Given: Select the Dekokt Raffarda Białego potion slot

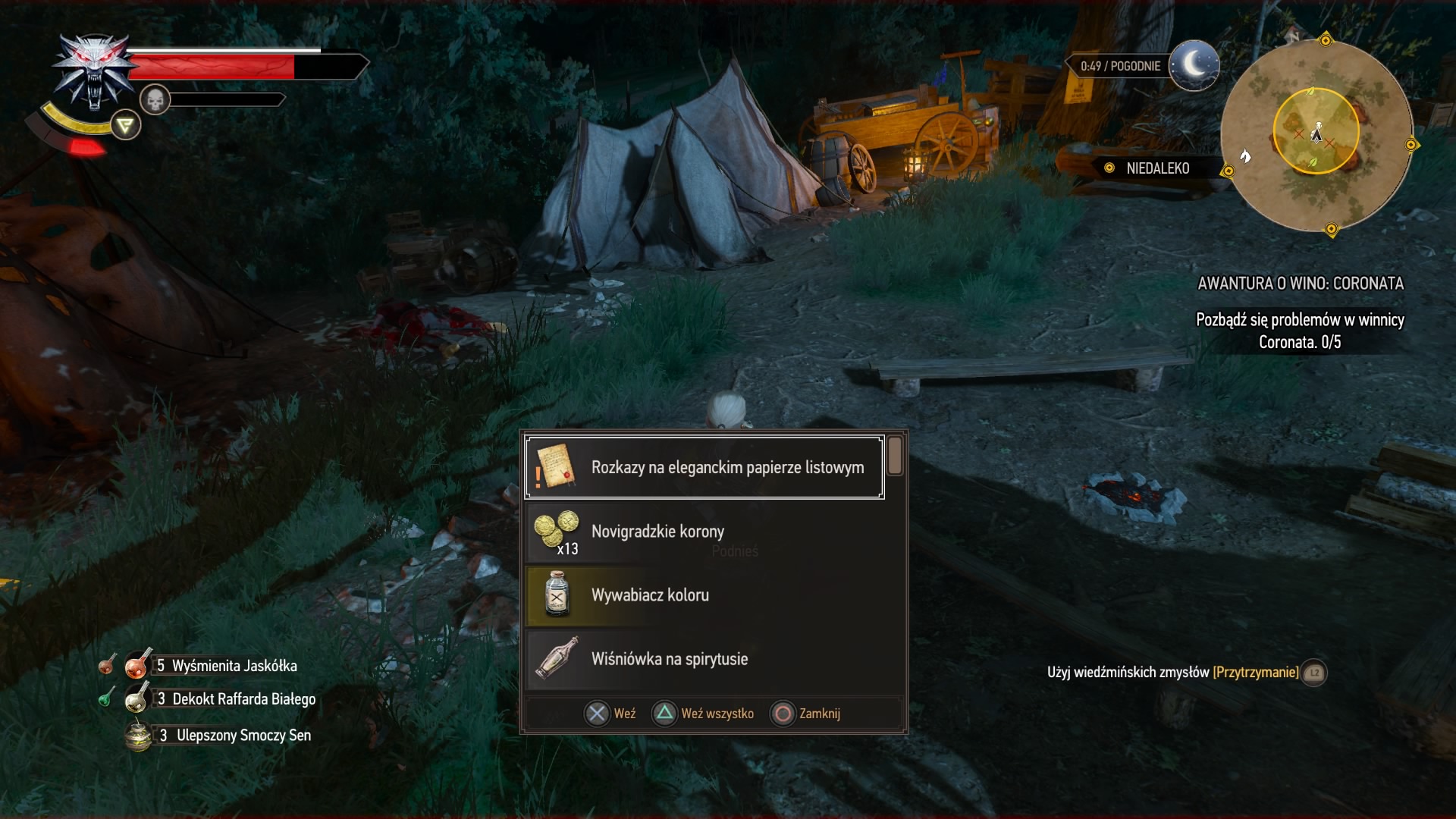Looking at the screenshot, I should click(227, 699).
